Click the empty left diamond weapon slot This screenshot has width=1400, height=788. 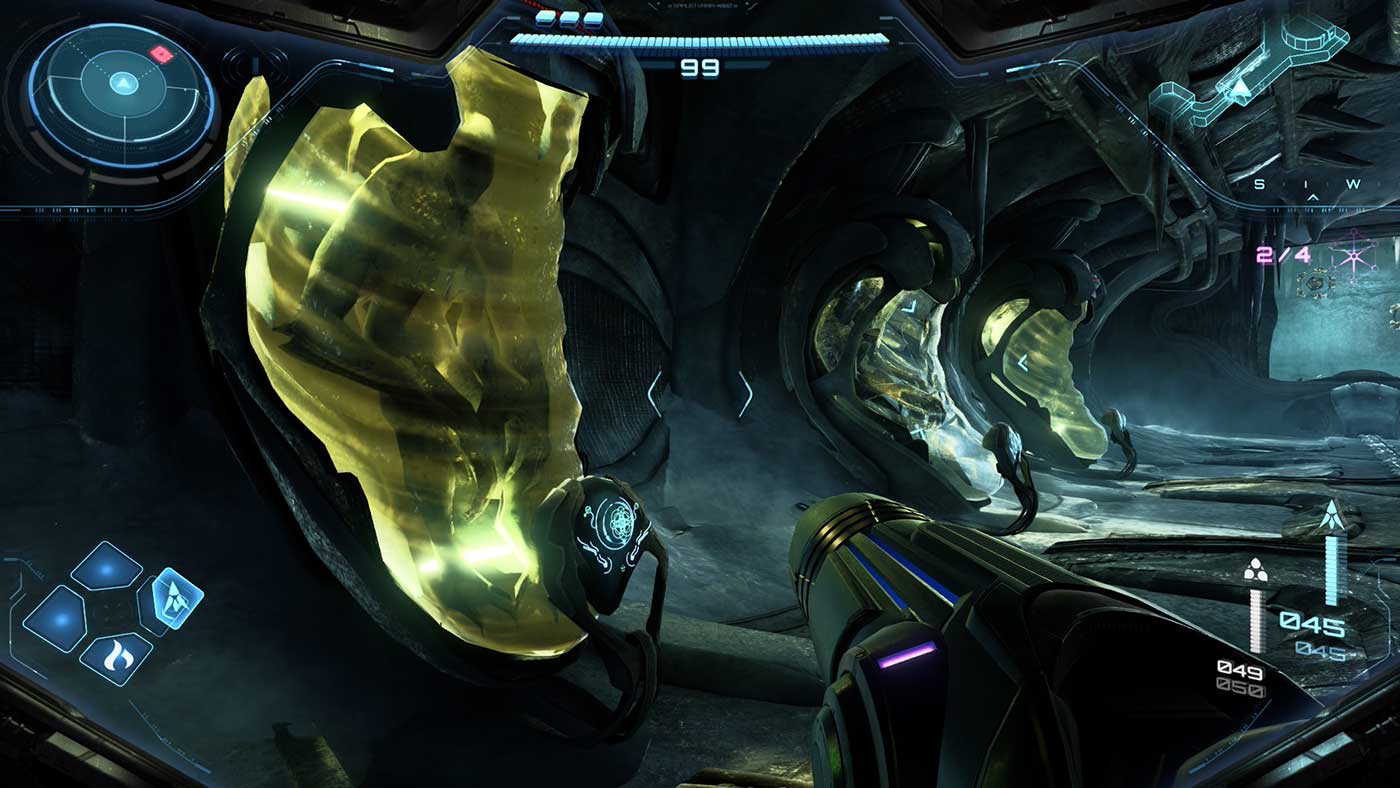pos(59,619)
